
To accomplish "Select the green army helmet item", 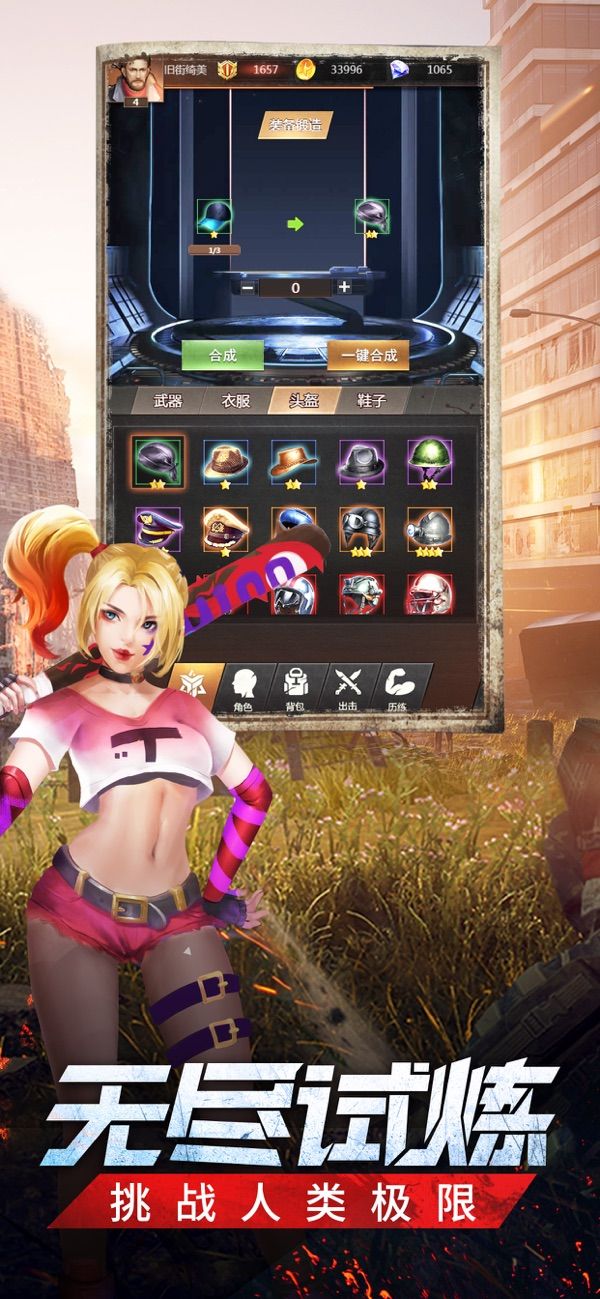I will point(429,462).
